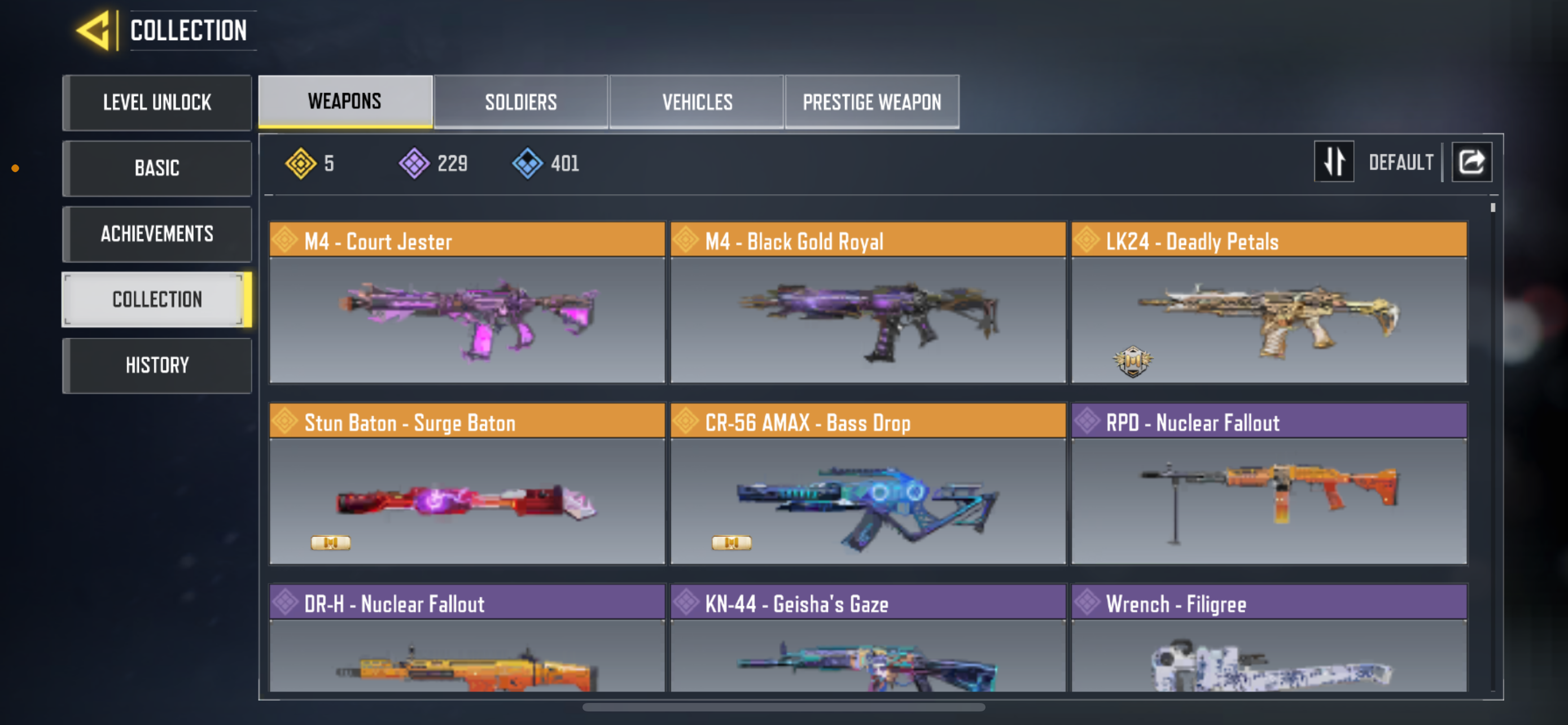Open the Prestige Weapon tab
The height and width of the screenshot is (725, 1568).
tap(871, 102)
